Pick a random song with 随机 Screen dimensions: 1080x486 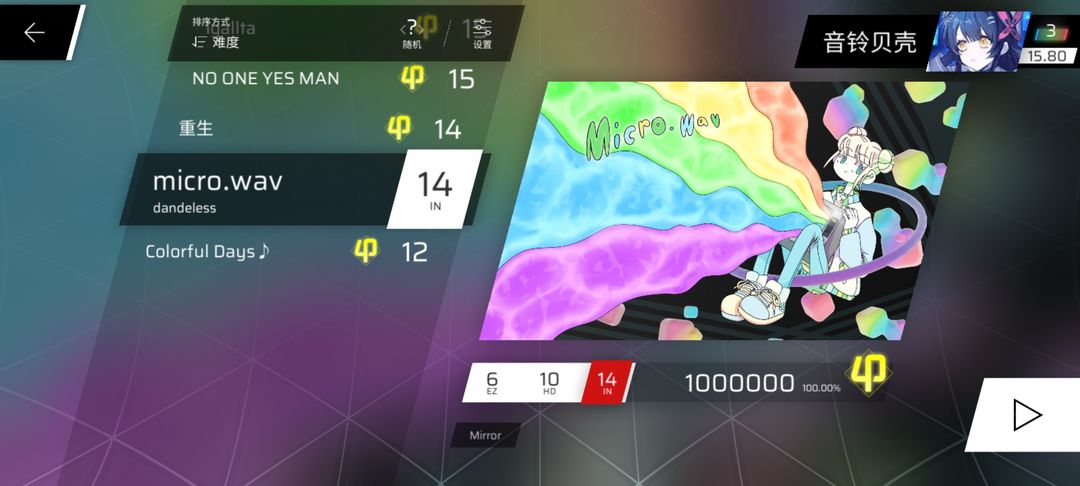click(411, 34)
